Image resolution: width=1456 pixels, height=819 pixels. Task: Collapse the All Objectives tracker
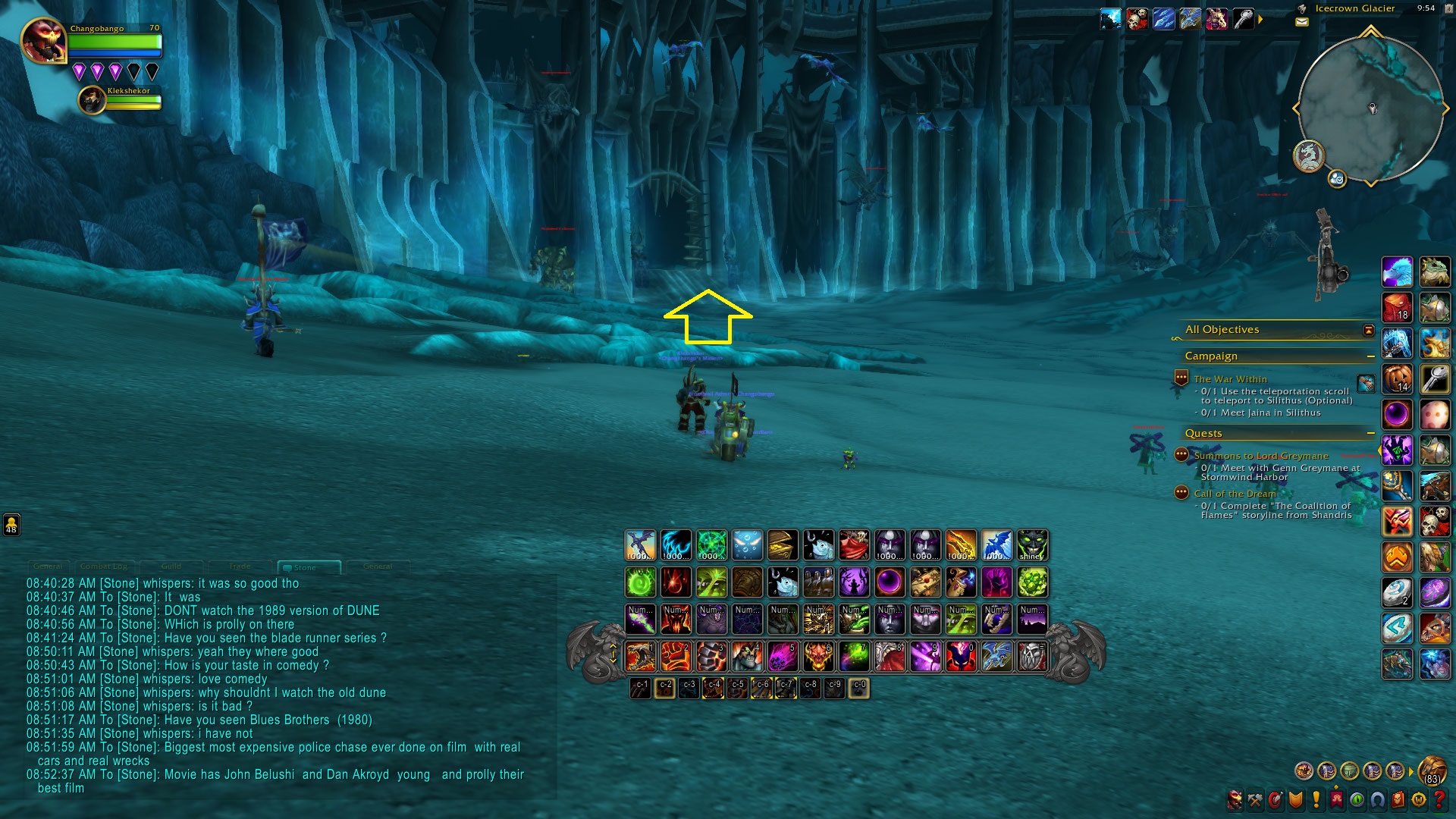(x=1369, y=330)
